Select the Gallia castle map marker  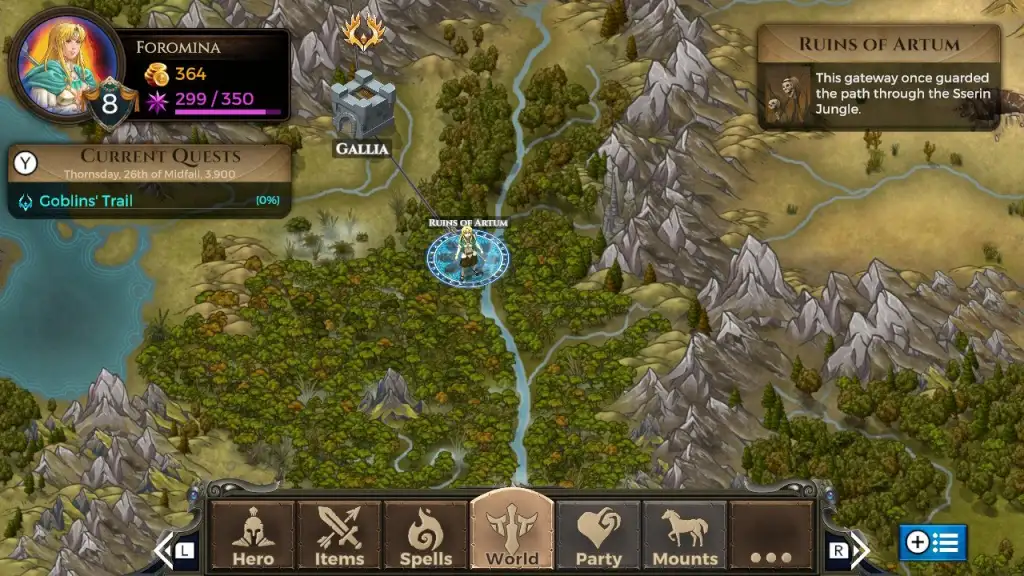[x=362, y=108]
